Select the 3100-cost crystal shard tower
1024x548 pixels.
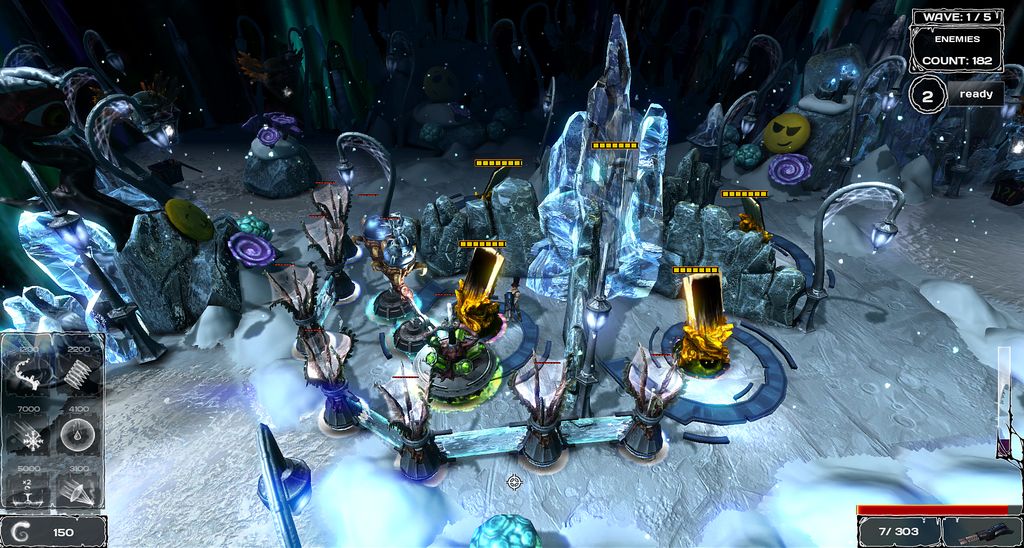77,489
